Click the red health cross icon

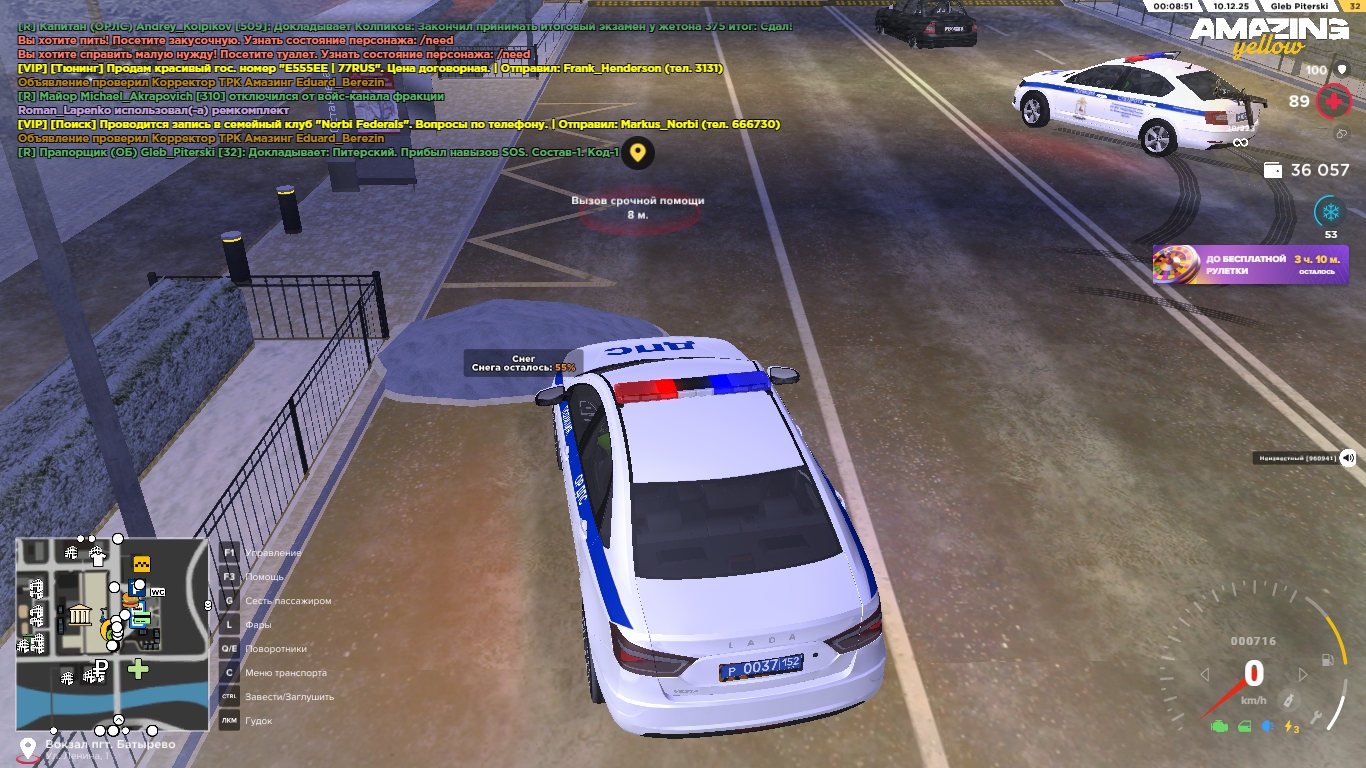[1332, 101]
